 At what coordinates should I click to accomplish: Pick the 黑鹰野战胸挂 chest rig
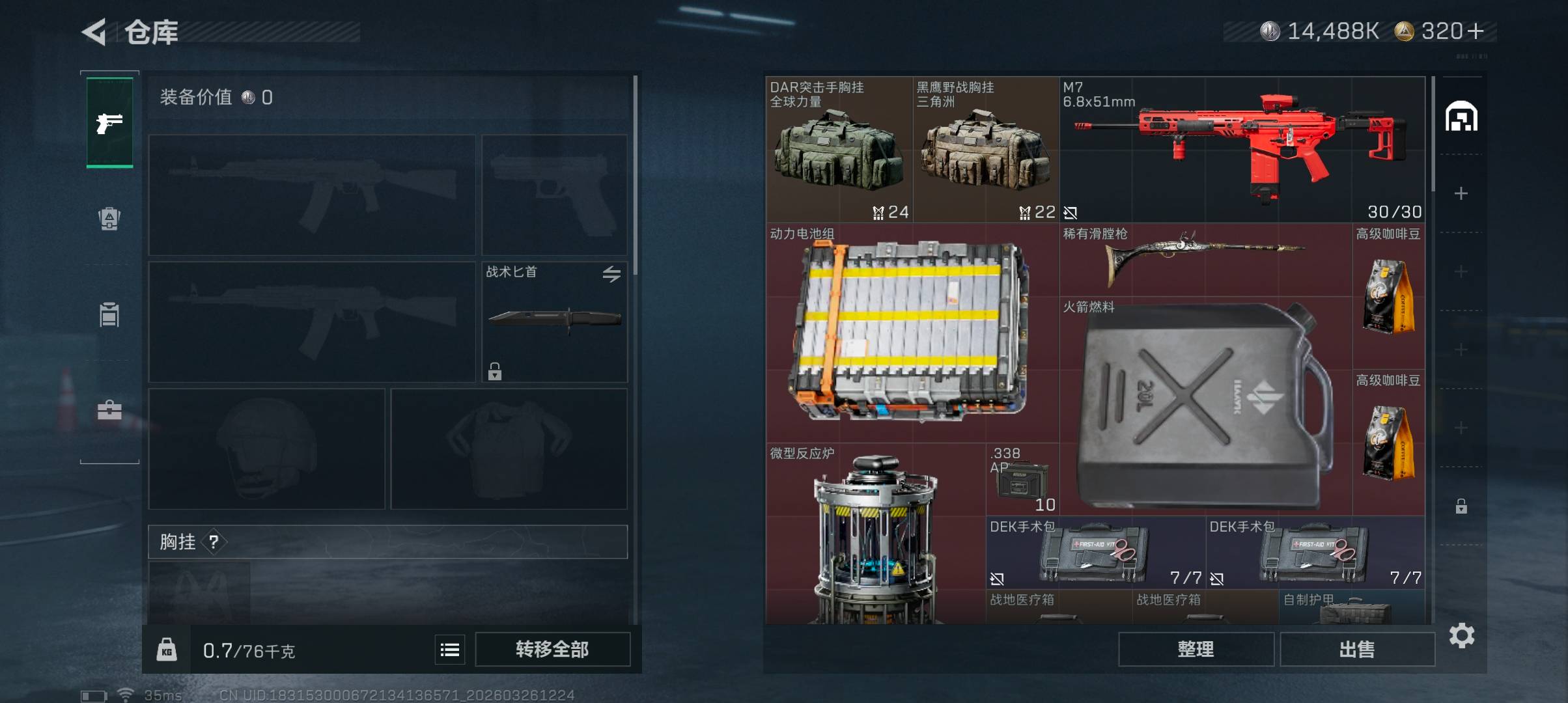click(x=985, y=150)
